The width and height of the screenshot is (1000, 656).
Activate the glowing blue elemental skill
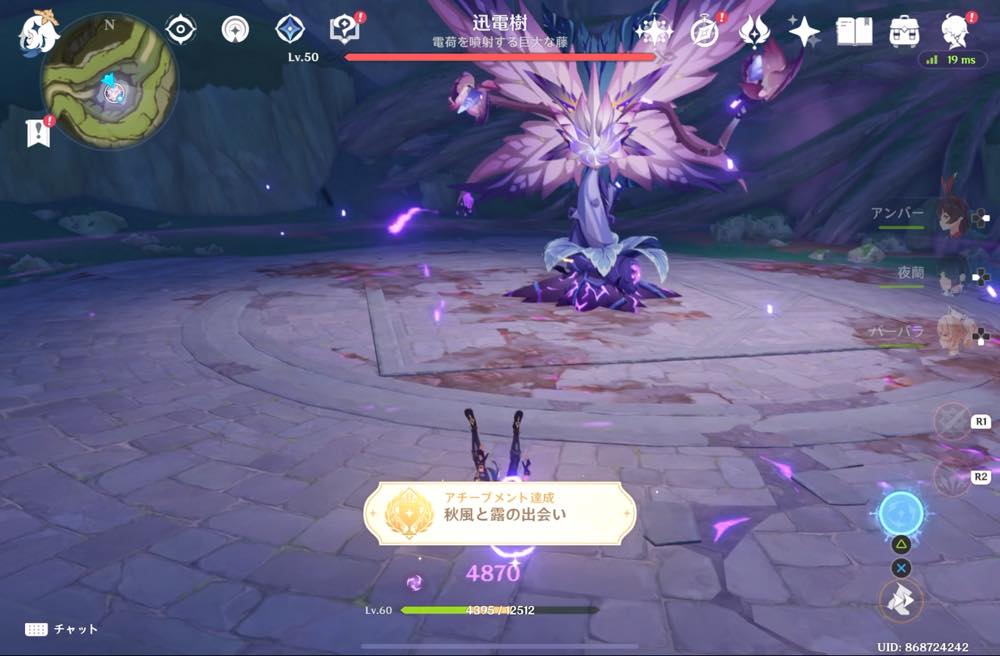click(x=901, y=515)
